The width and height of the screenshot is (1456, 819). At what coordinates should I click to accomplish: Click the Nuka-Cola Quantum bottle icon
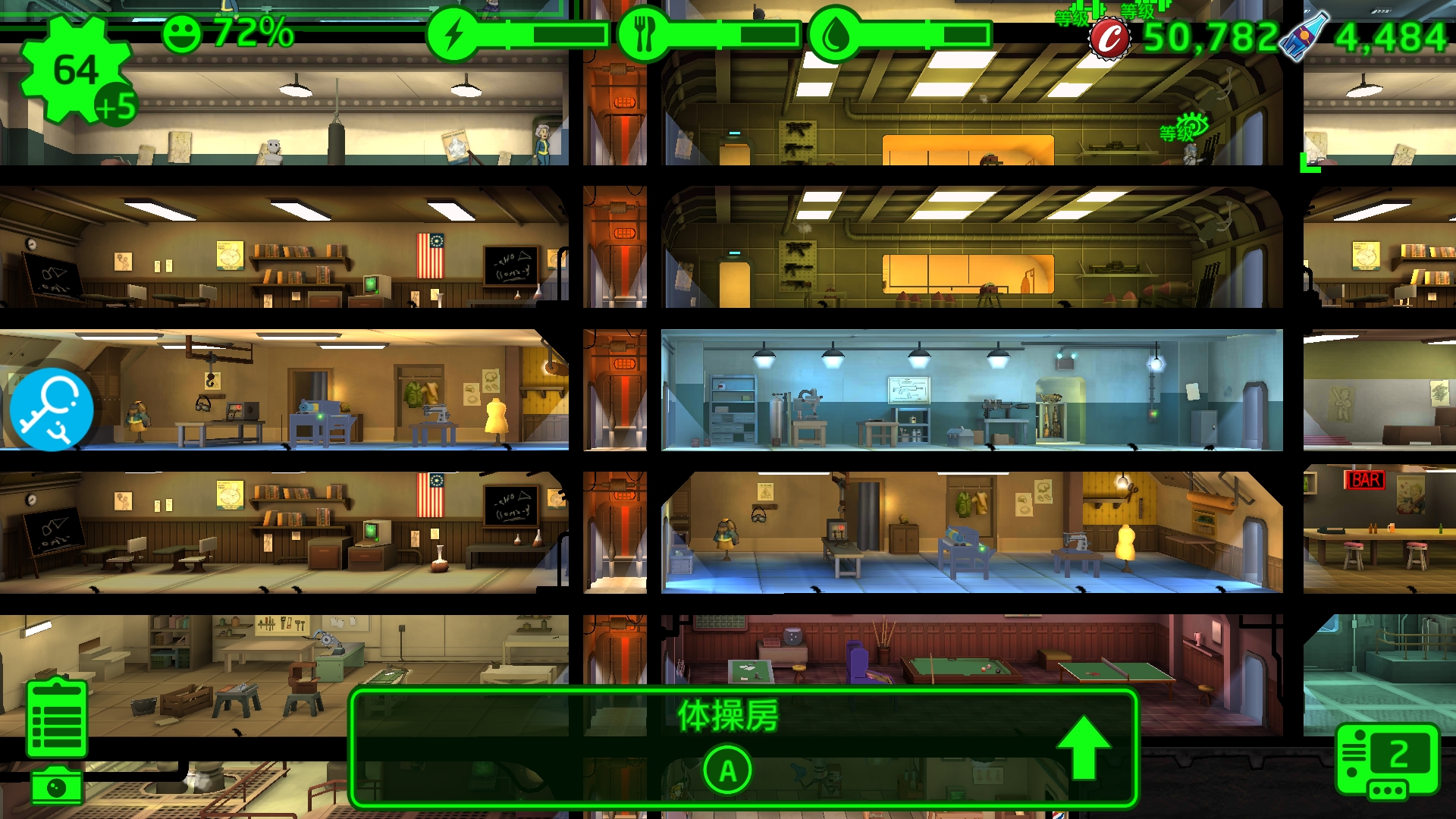click(x=1304, y=35)
